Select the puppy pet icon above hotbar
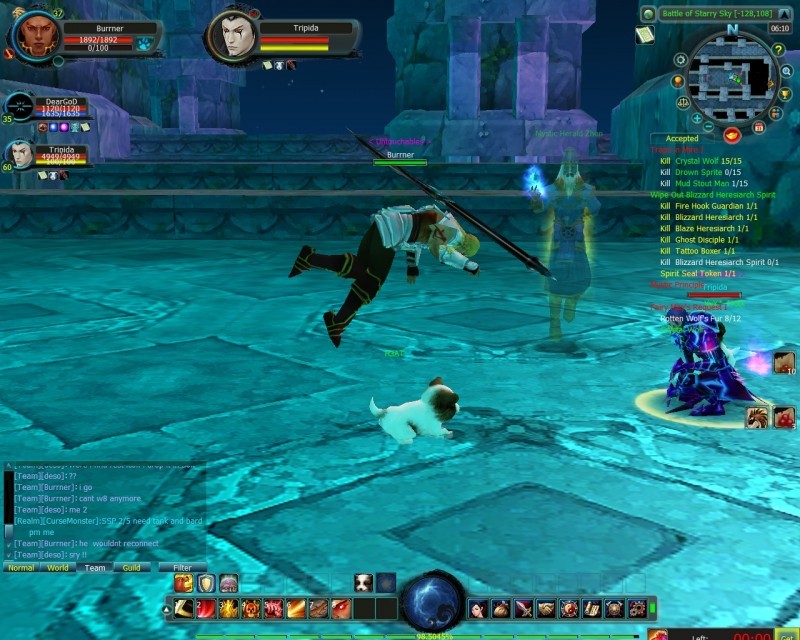This screenshot has width=800, height=640. point(364,583)
